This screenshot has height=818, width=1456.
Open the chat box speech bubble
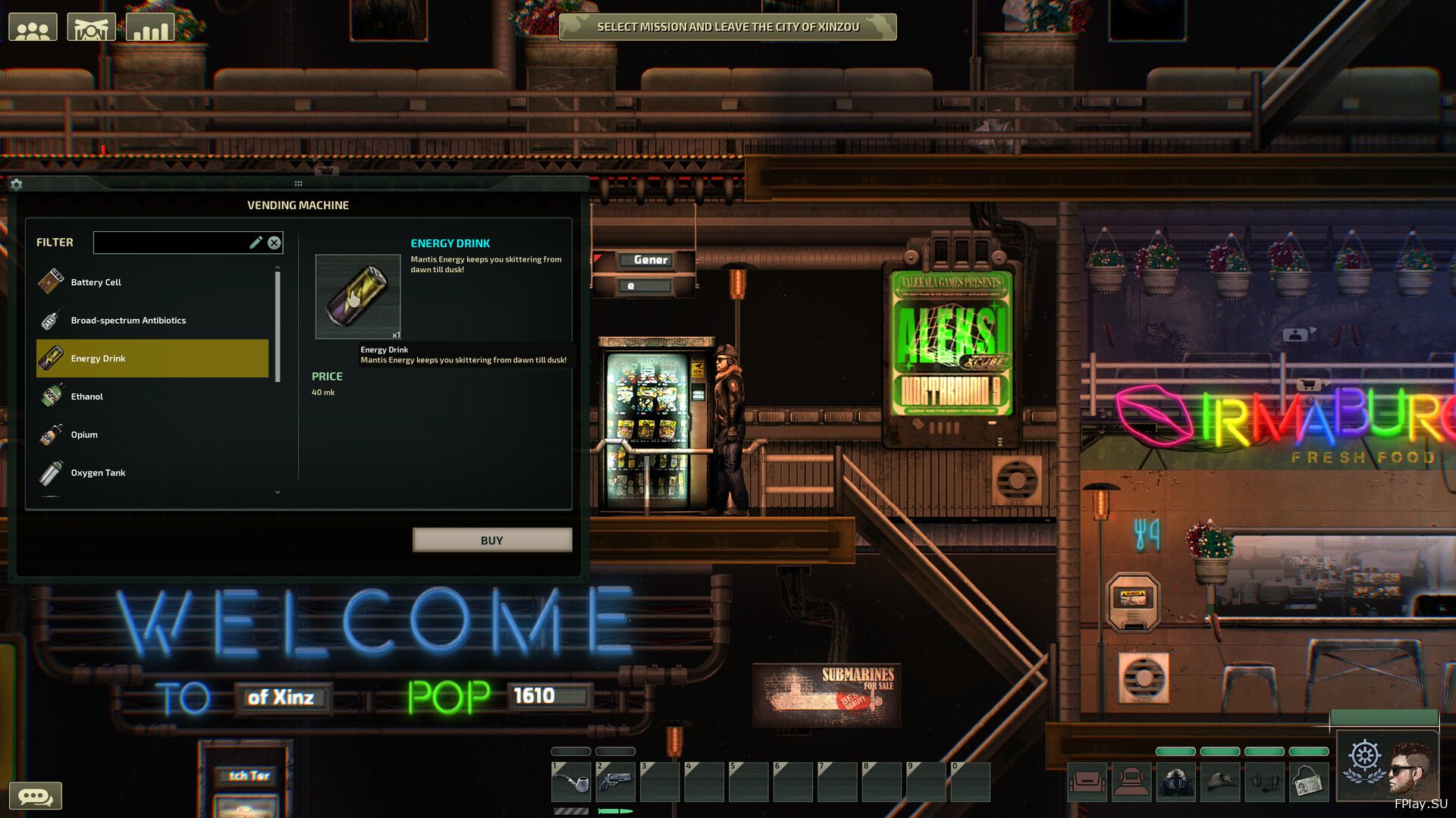click(35, 796)
